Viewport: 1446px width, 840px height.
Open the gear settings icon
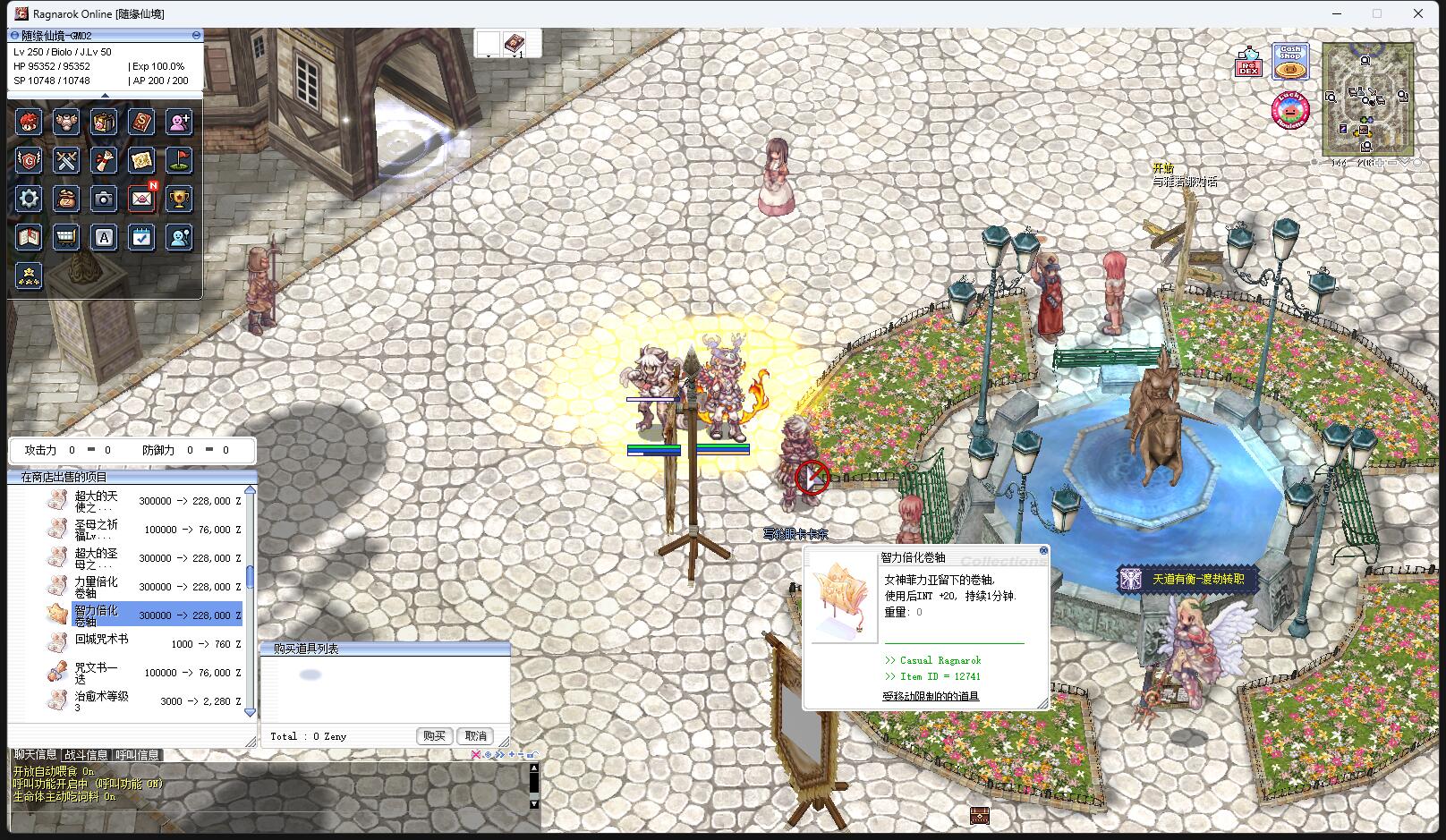point(29,199)
